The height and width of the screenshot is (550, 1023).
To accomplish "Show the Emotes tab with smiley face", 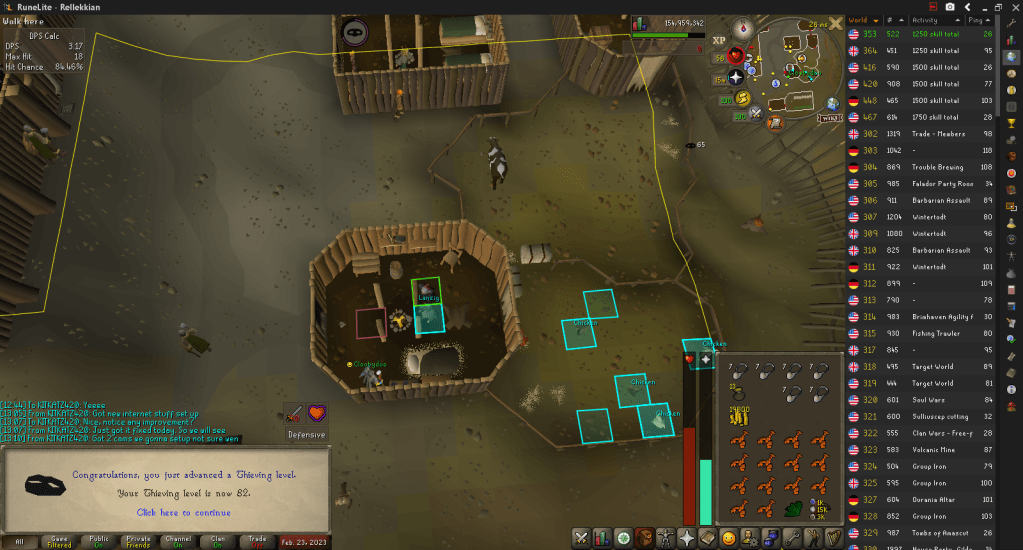I will (x=729, y=538).
